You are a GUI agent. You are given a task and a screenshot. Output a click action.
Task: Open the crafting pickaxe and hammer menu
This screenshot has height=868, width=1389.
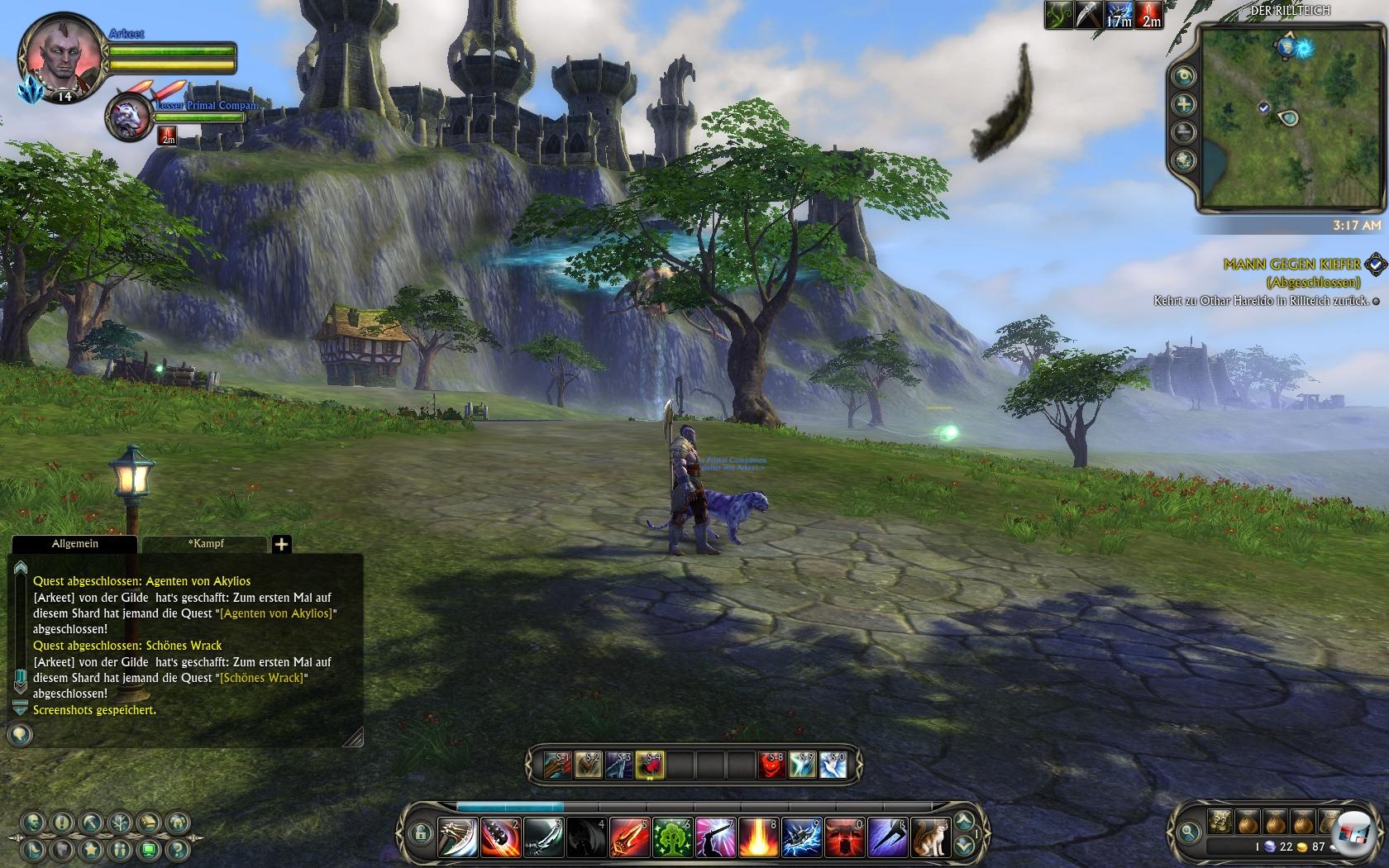[x=91, y=823]
